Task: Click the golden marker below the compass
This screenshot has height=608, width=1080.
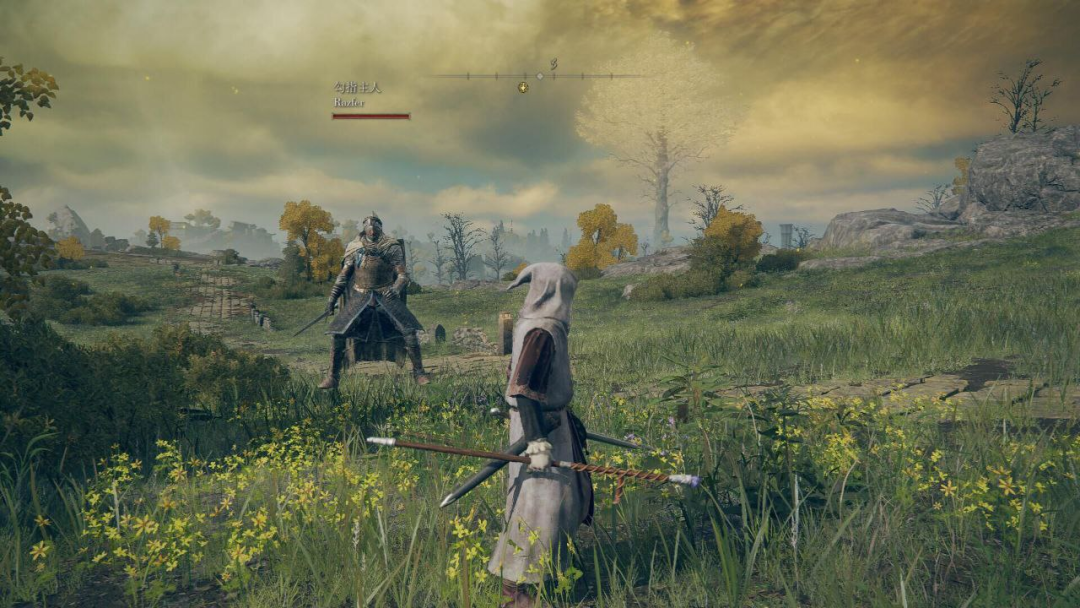Action: pos(522,88)
